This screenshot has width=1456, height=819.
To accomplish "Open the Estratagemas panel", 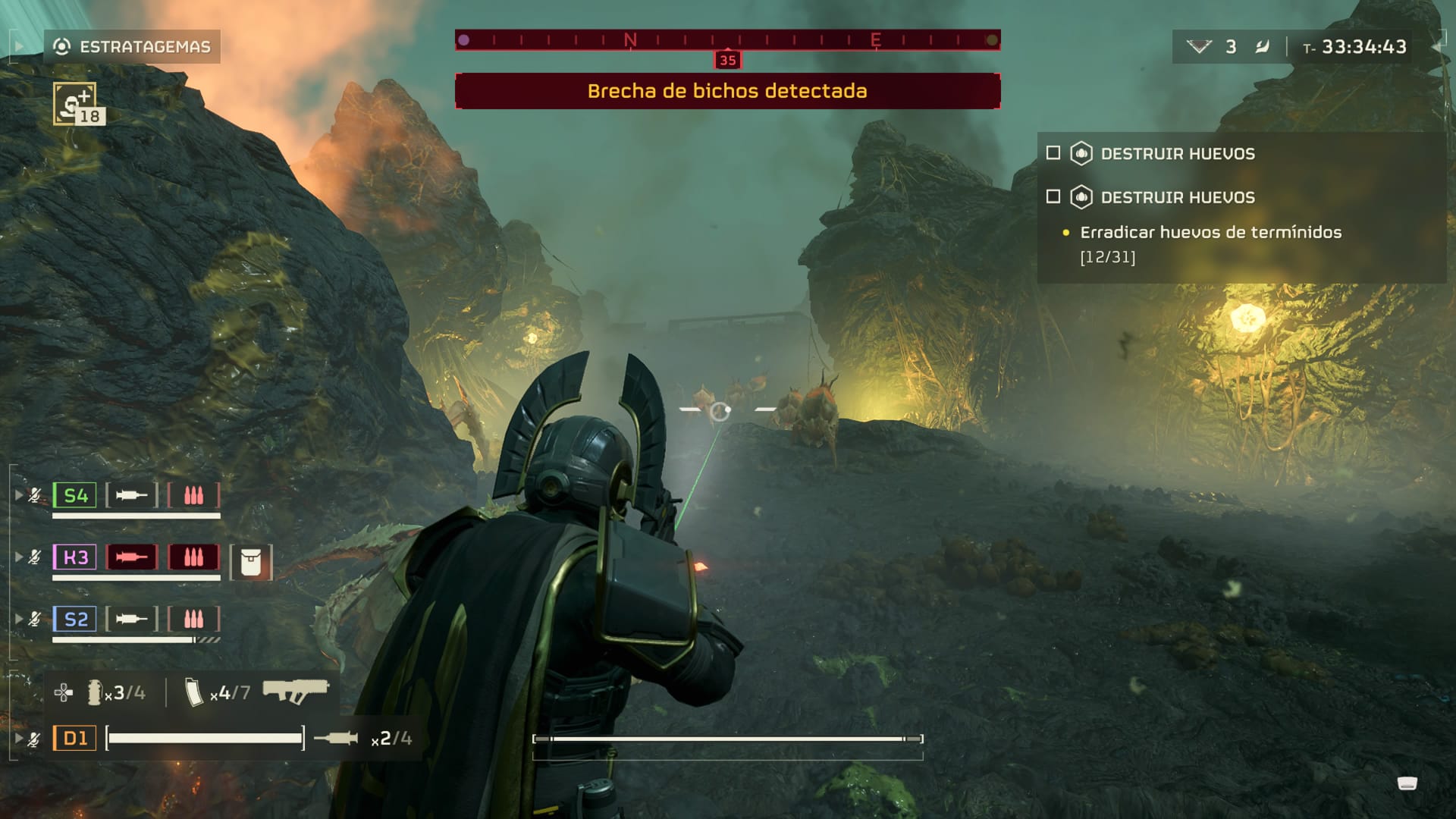I will (x=132, y=47).
